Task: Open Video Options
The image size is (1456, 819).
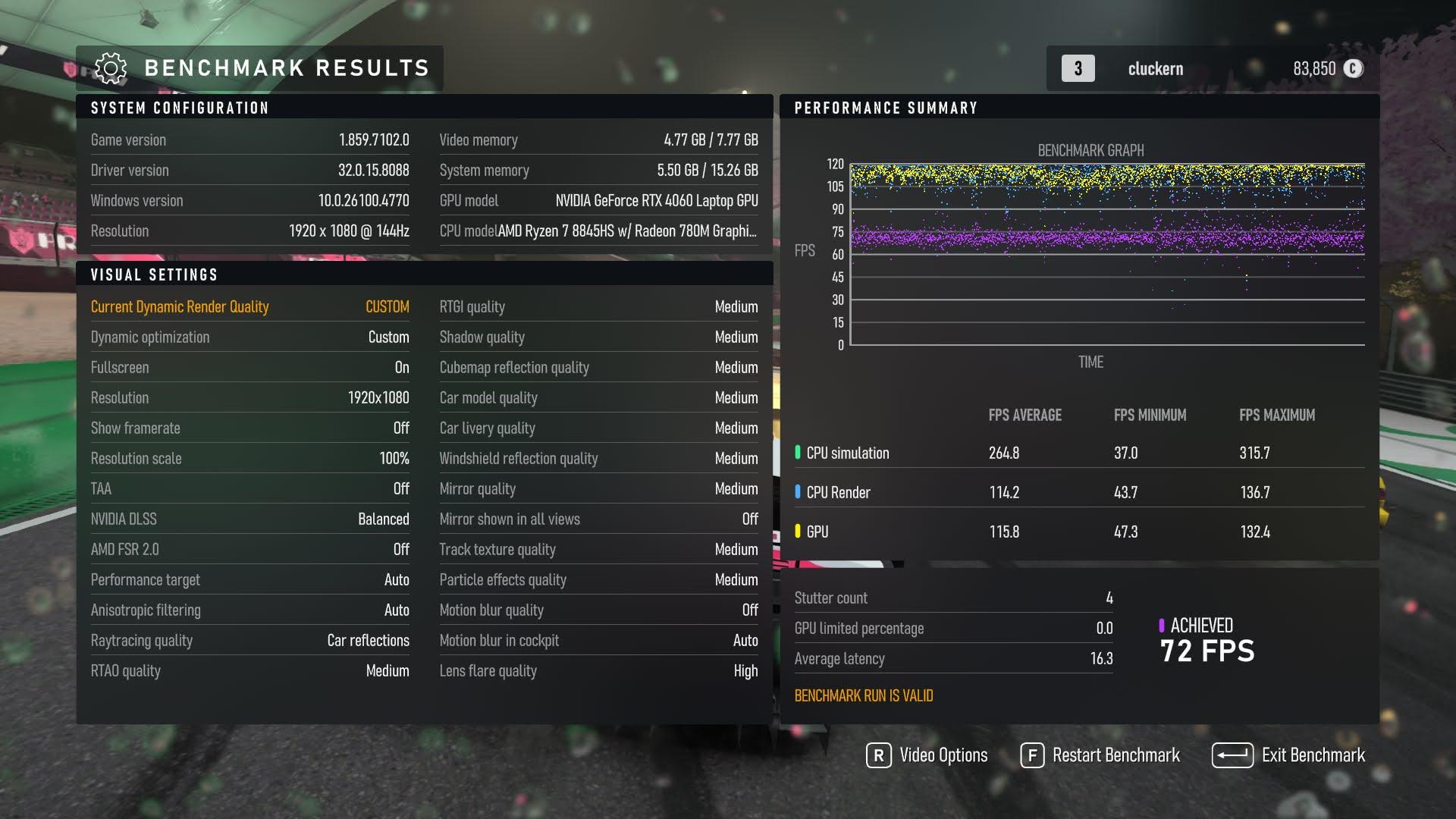Action: [927, 755]
